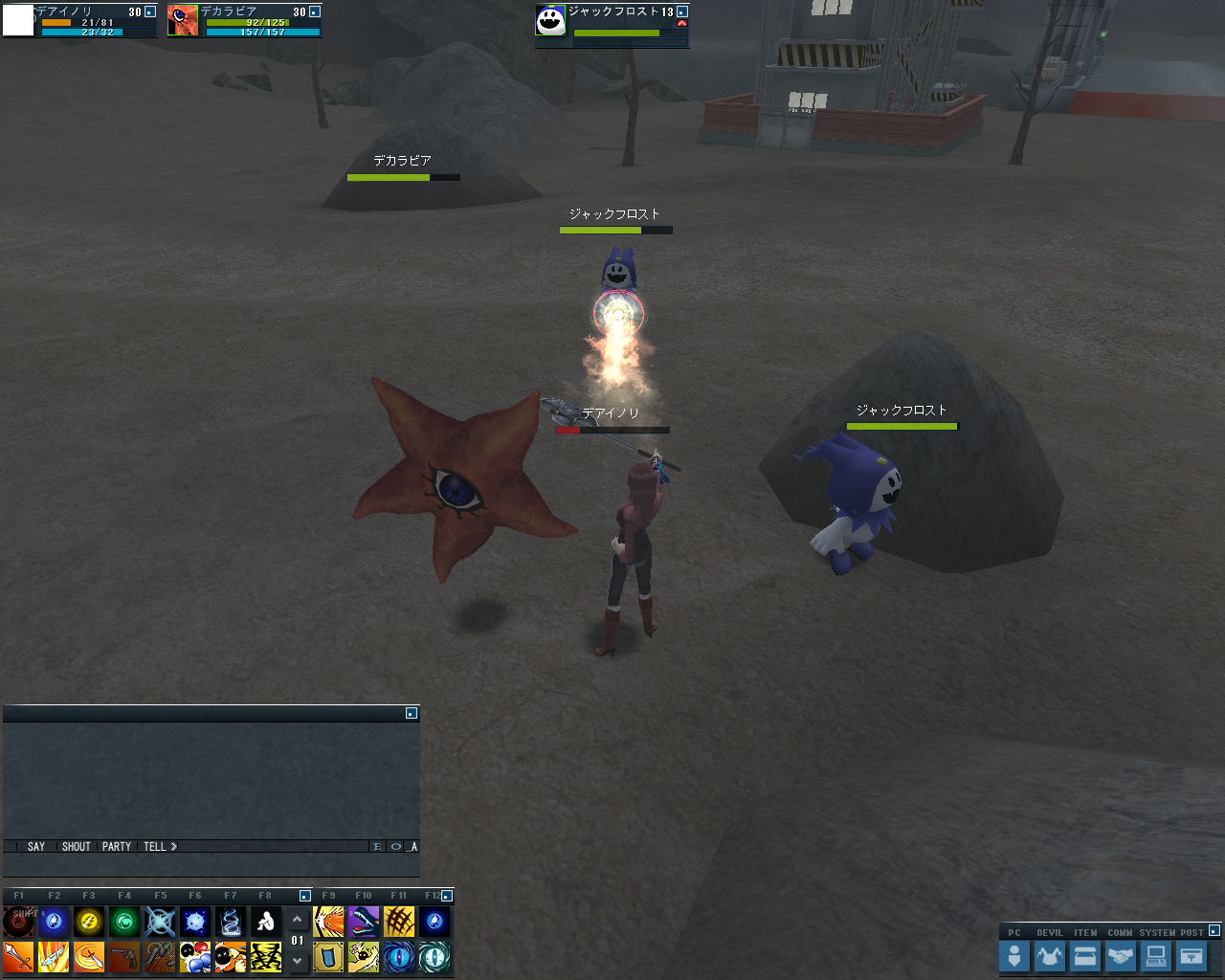
Task: Go to next hotbar page
Action: click(298, 960)
